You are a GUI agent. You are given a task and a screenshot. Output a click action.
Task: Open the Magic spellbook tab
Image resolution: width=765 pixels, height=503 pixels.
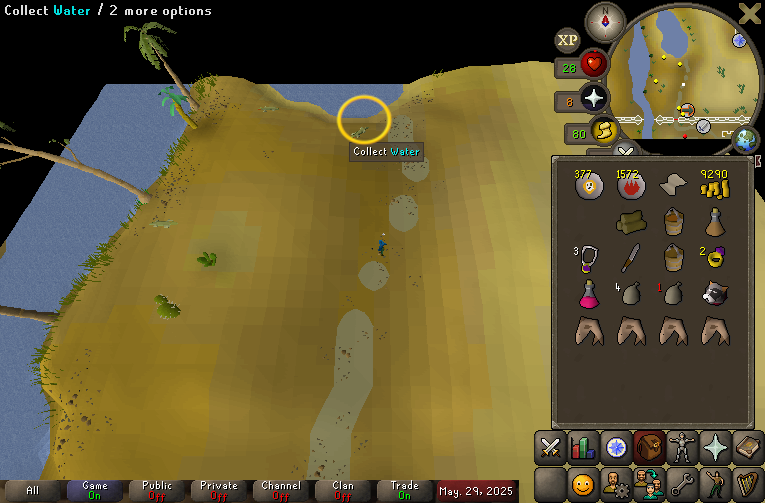[746, 449]
